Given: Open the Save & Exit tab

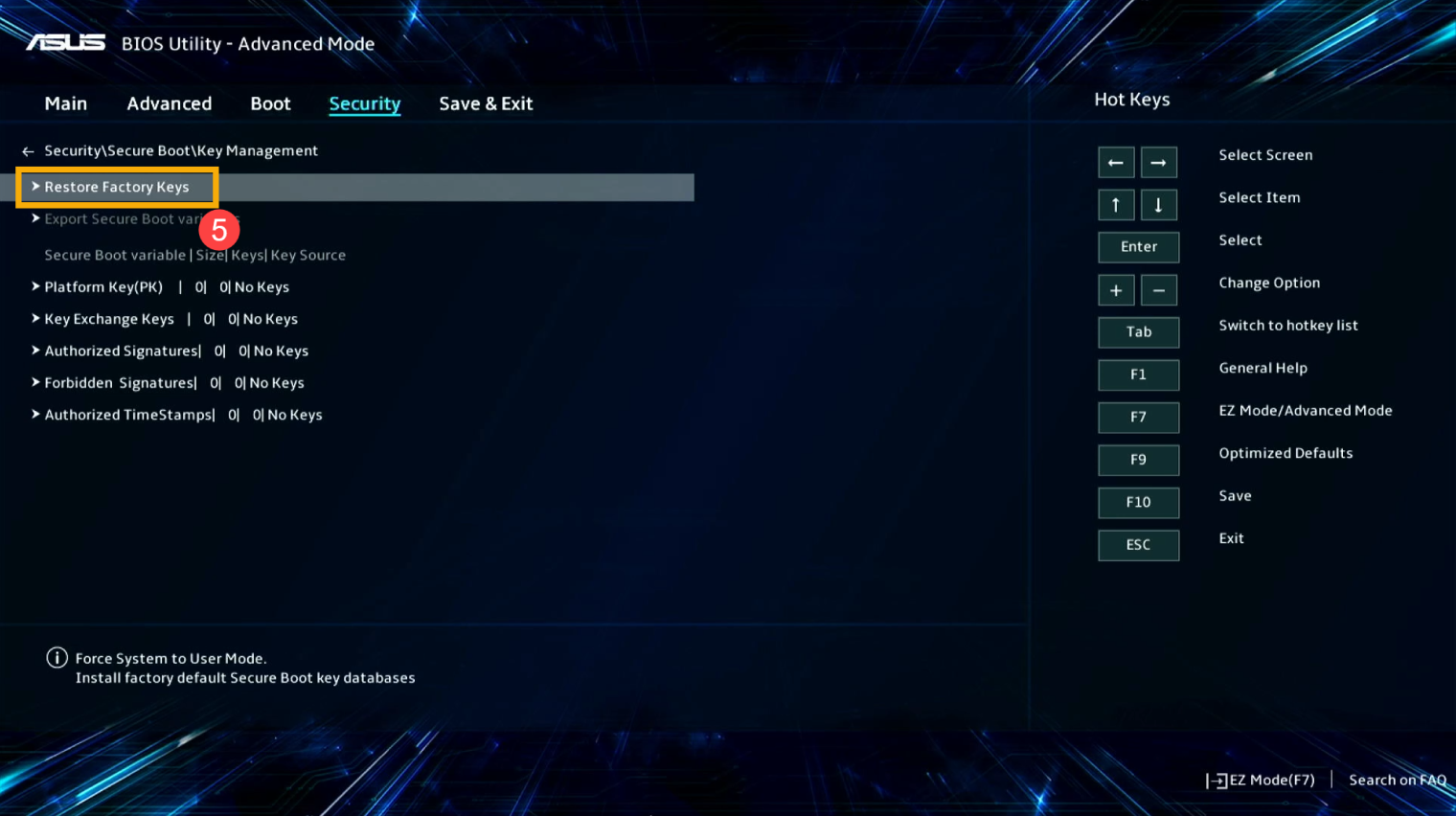Looking at the screenshot, I should pos(486,103).
